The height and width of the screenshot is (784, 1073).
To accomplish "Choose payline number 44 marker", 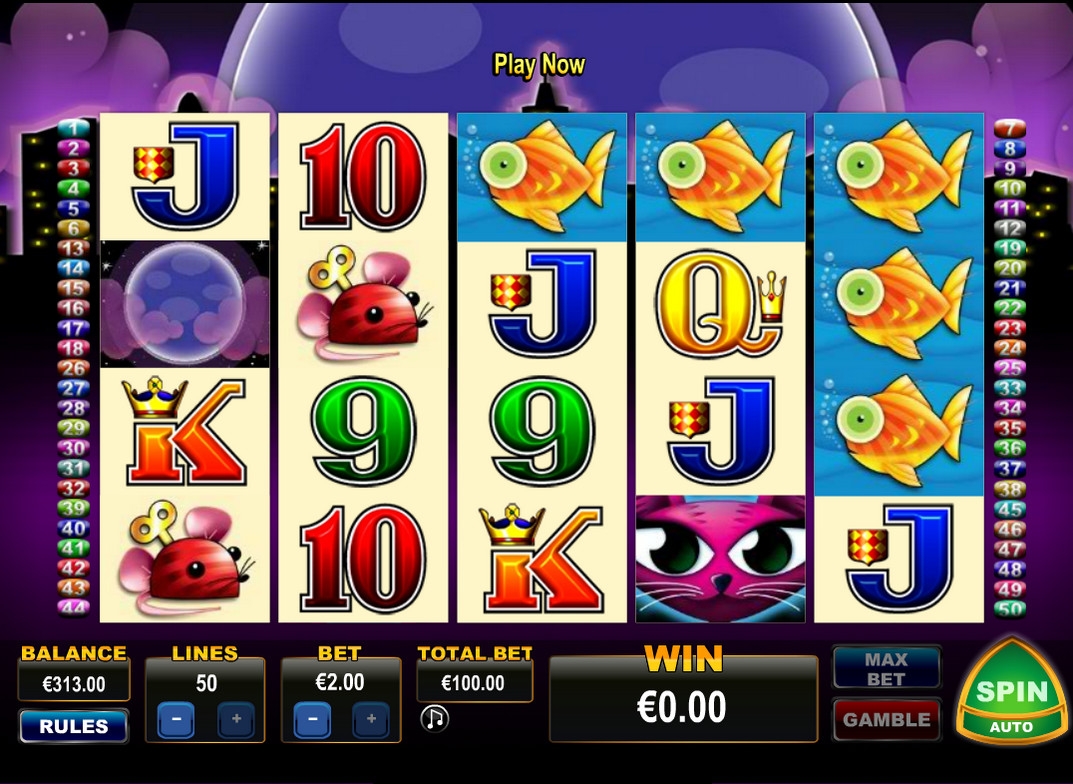I will (x=74, y=608).
